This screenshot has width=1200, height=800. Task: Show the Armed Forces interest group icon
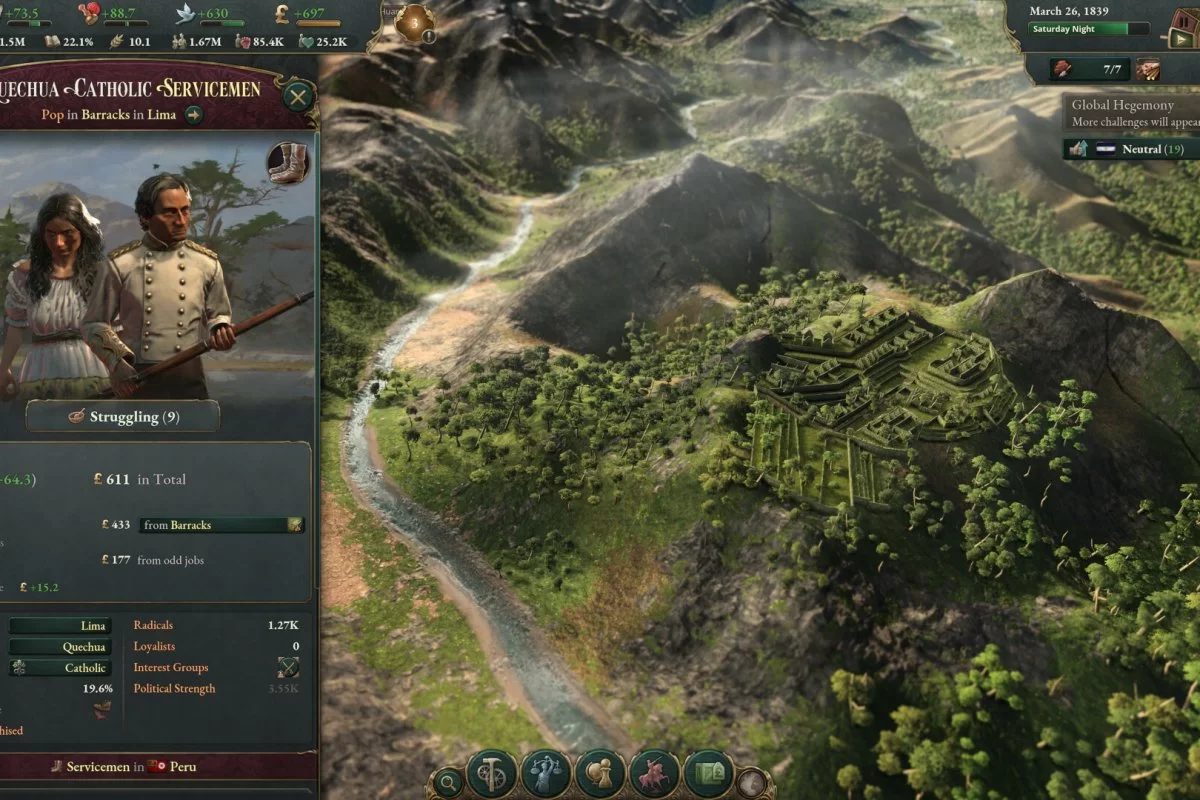point(288,668)
